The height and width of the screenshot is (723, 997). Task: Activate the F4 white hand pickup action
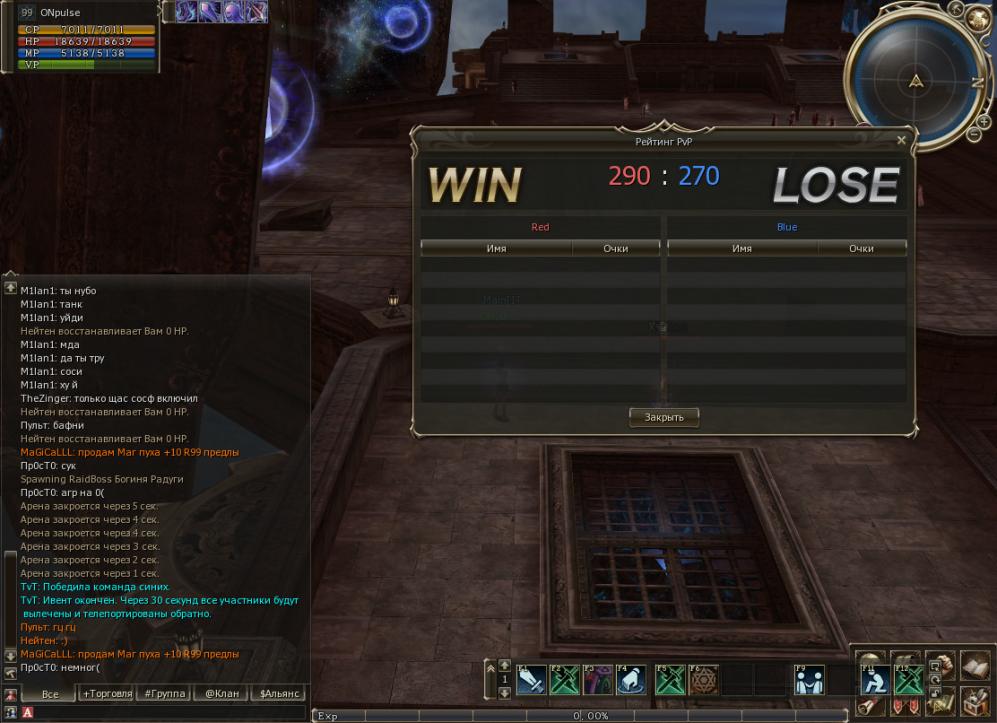coord(629,680)
